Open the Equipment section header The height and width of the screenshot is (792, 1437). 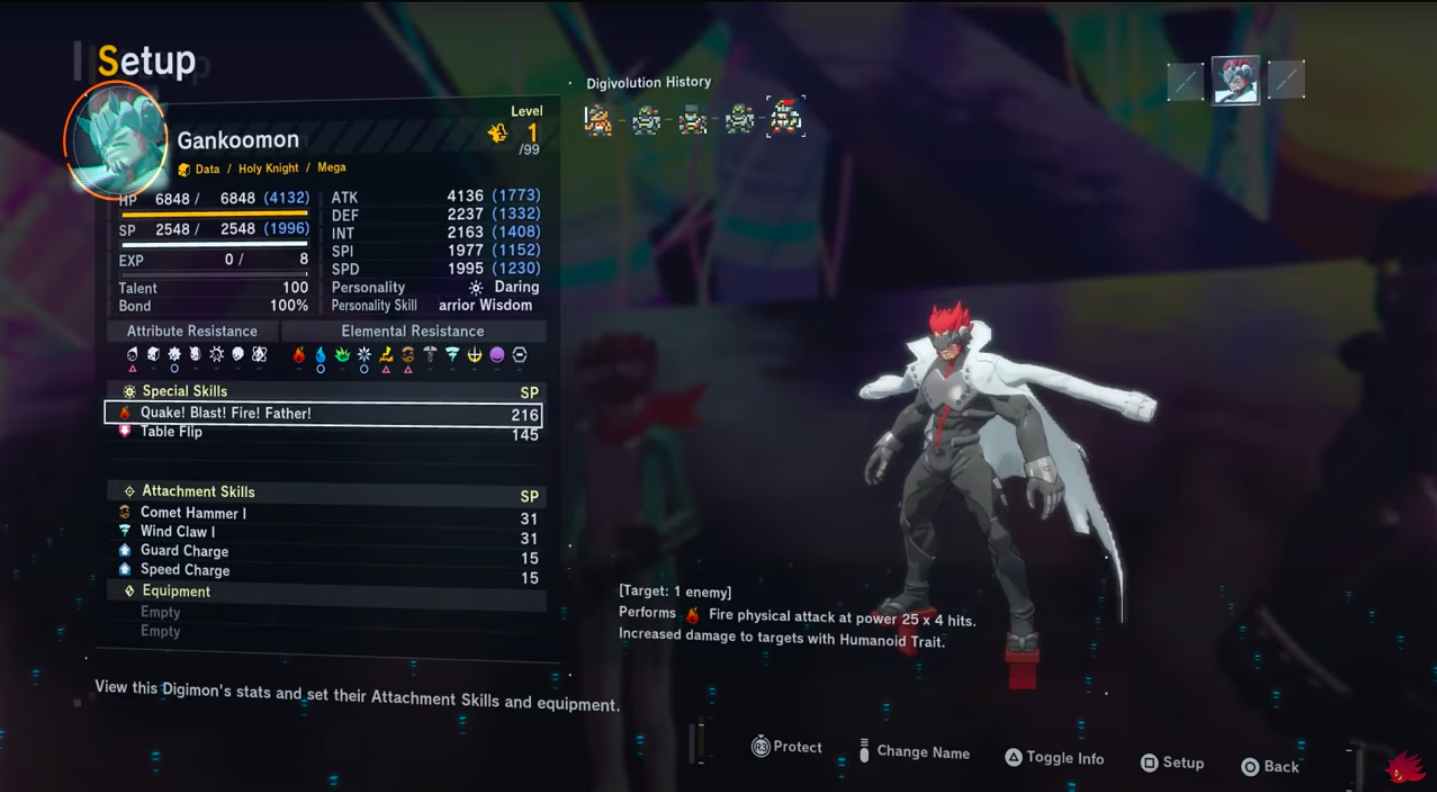pos(176,591)
